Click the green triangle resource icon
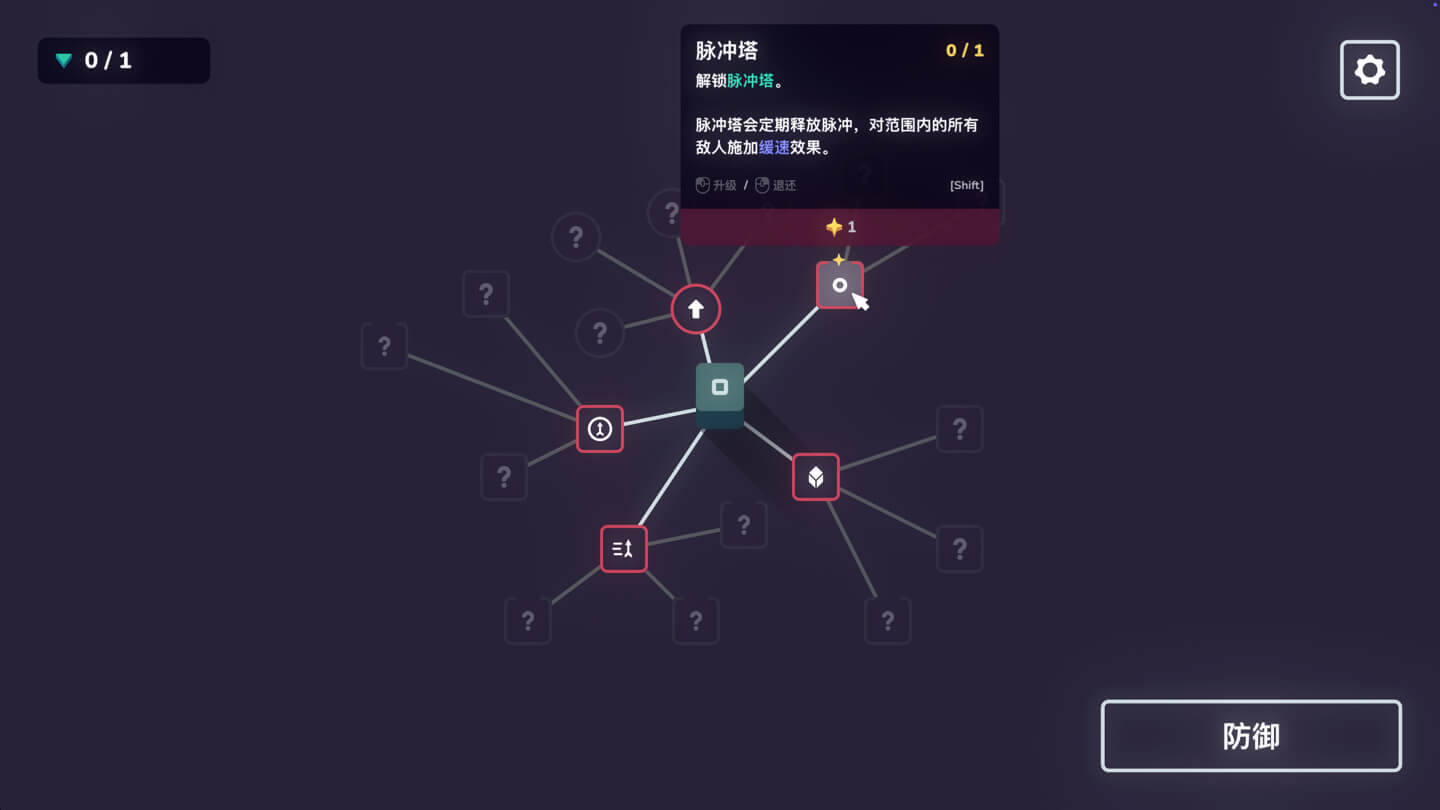 click(64, 60)
